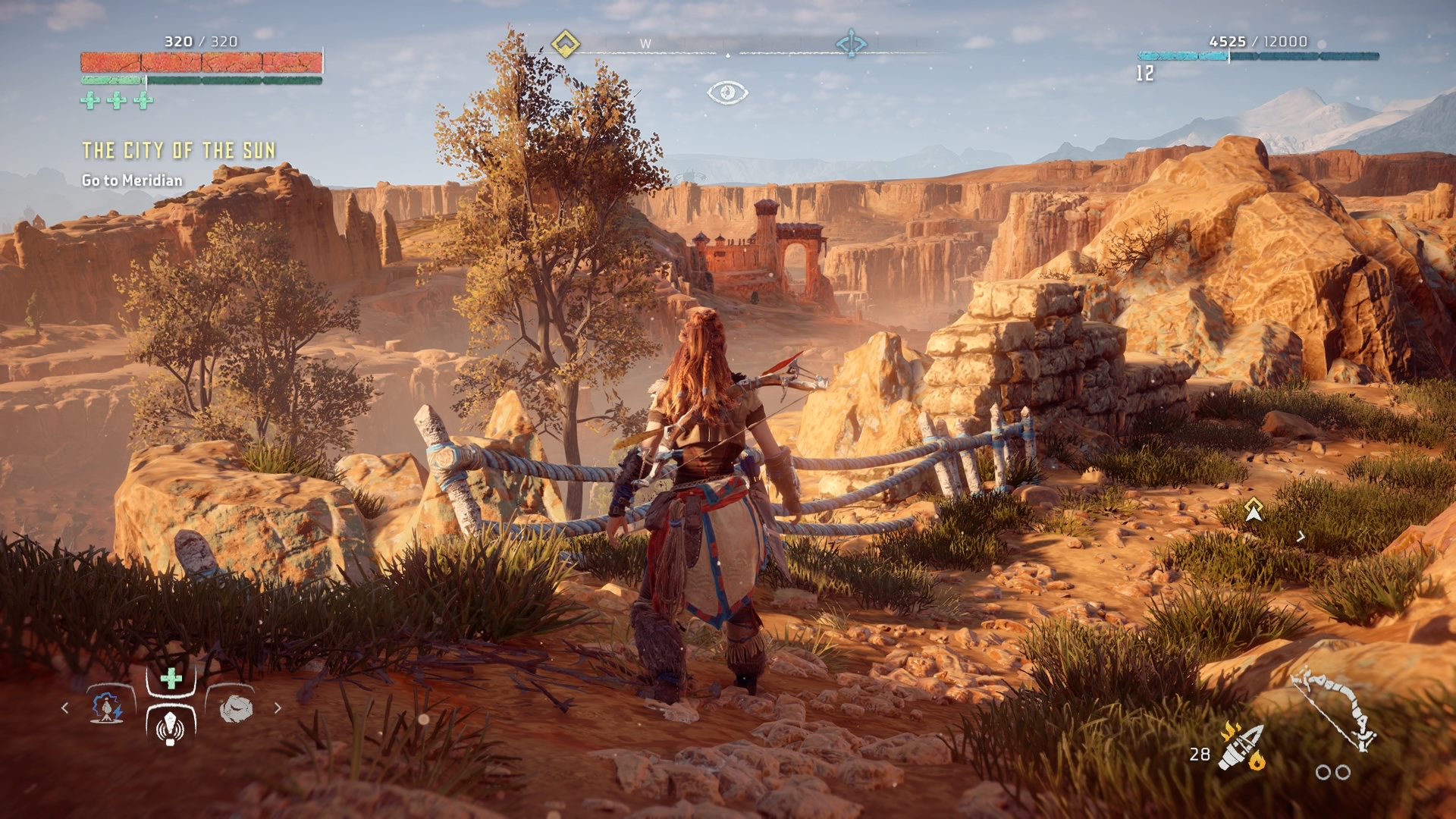Use the green cross medicine slot
This screenshot has height=819, width=1456.
[x=171, y=679]
